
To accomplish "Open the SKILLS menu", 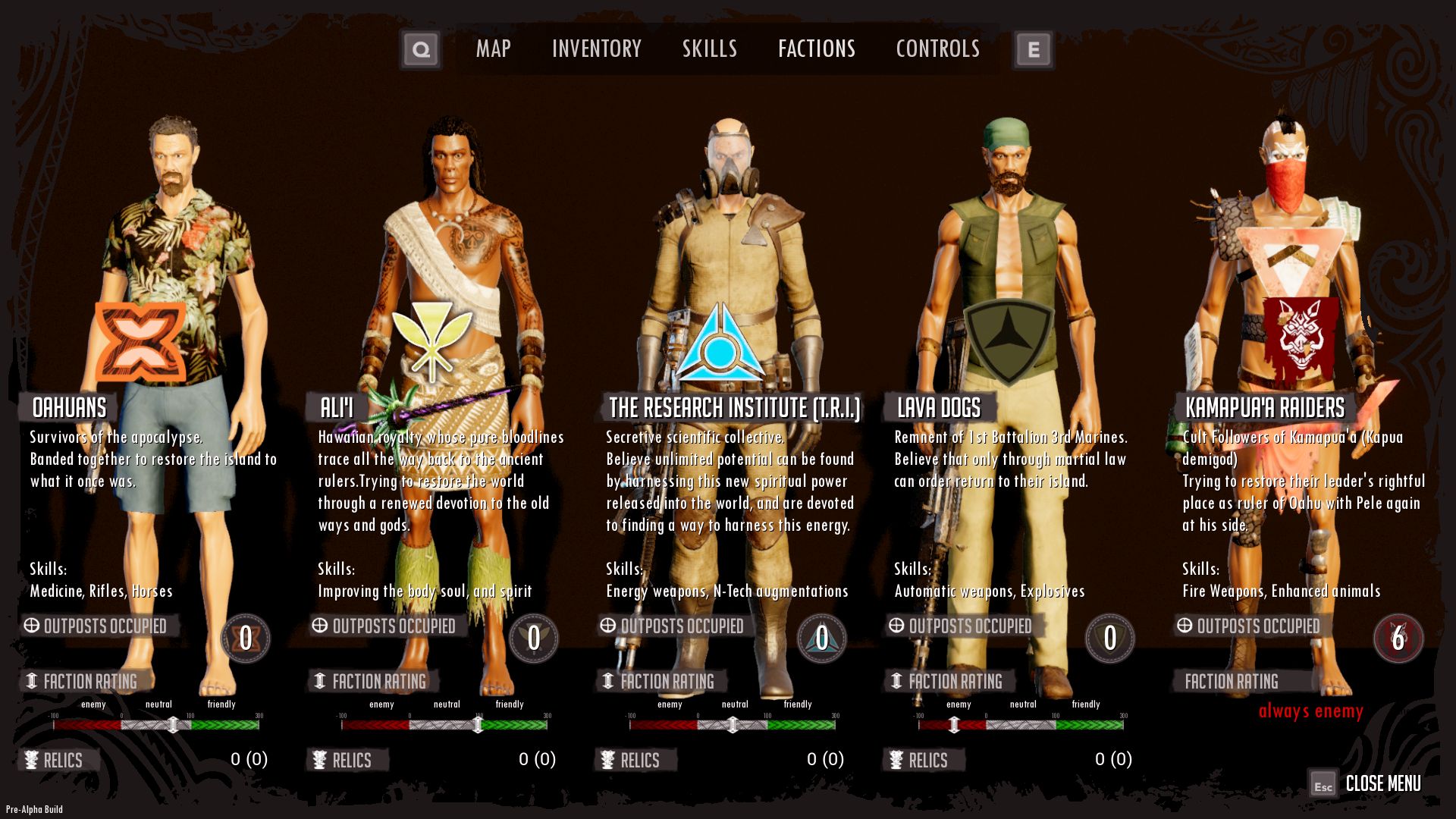I will 708,49.
